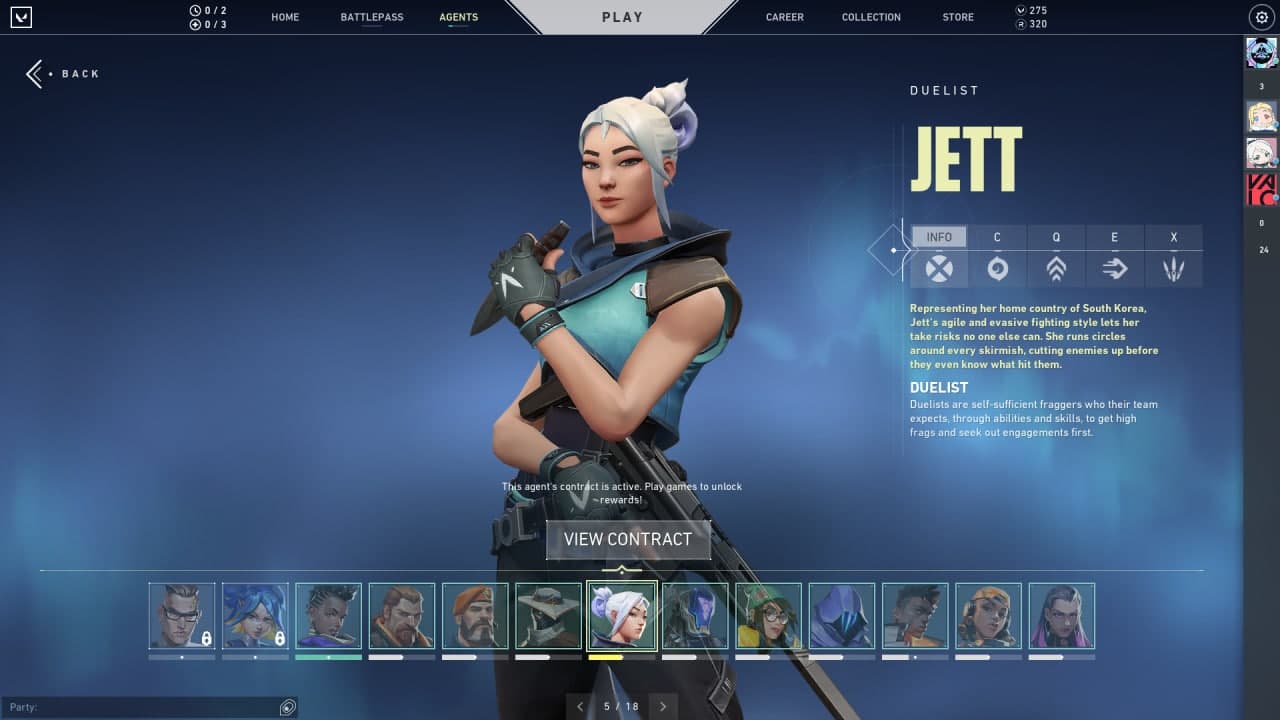This screenshot has width=1280, height=720.
Task: Open the Home tab
Action: 285,17
